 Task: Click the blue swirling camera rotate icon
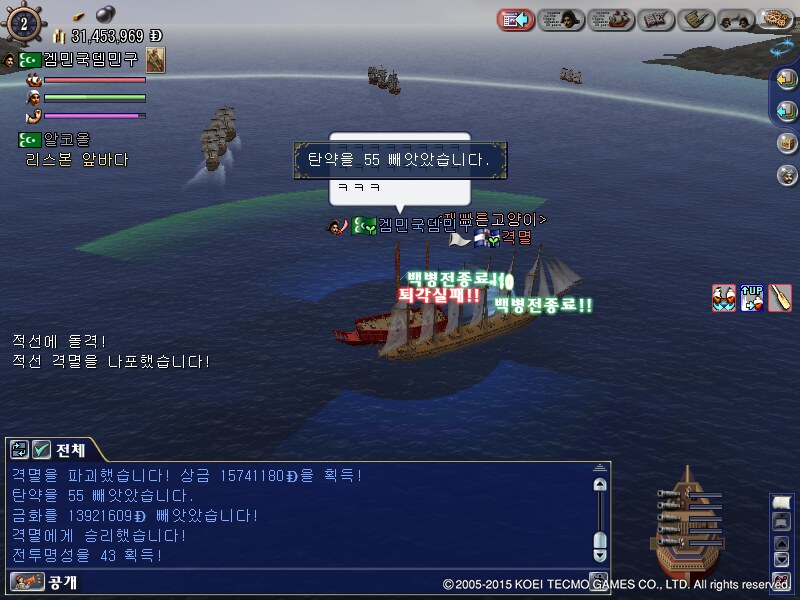[x=782, y=49]
